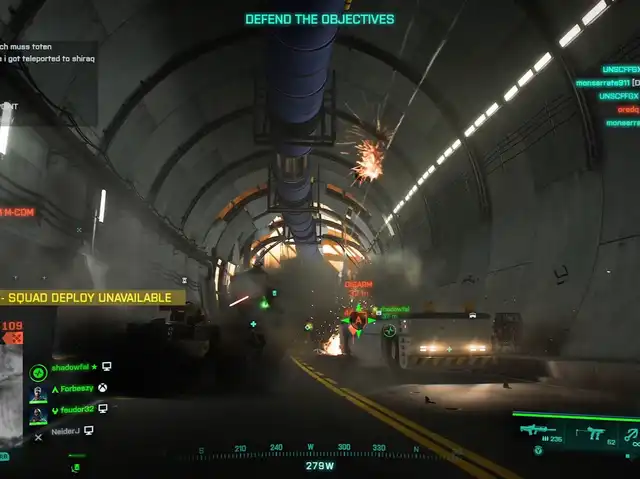The width and height of the screenshot is (640, 479).
Task: Click the Defend the Objectives banner
Action: click(x=320, y=19)
